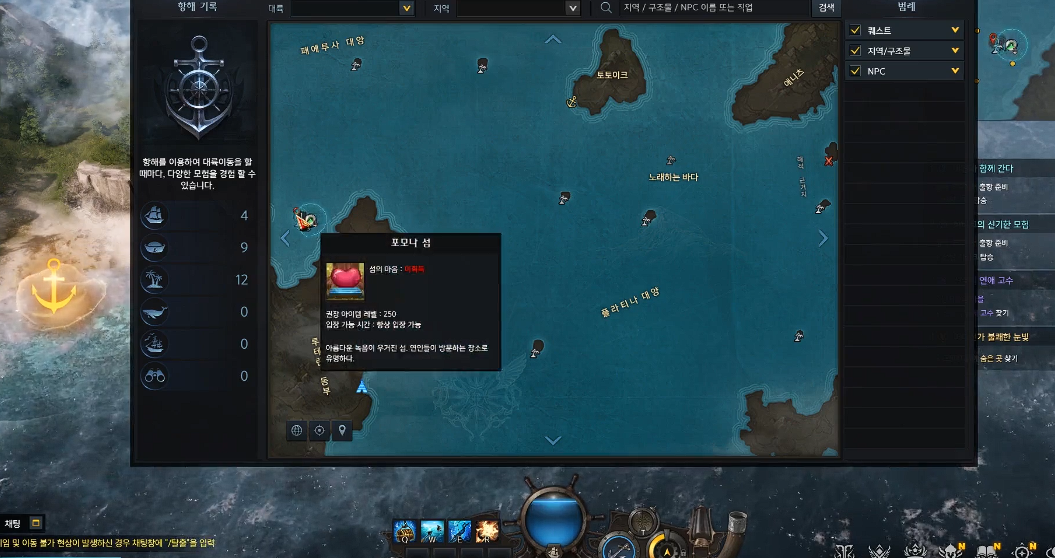
Task: Toggle the 지역/구조물 legend checkbox
Action: pos(855,50)
